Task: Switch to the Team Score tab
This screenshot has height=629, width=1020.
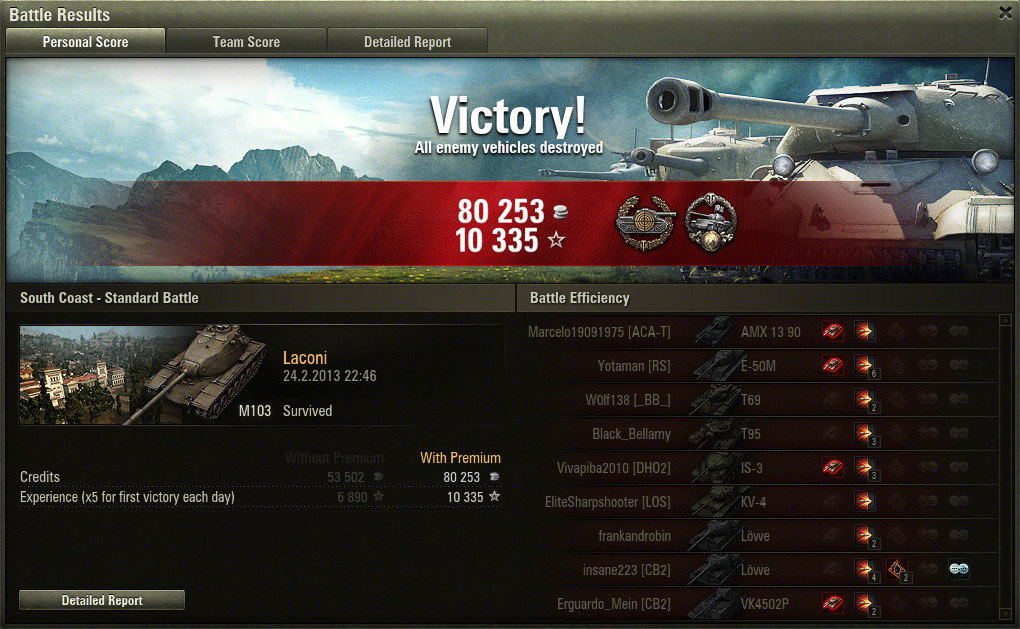Action: tap(246, 42)
